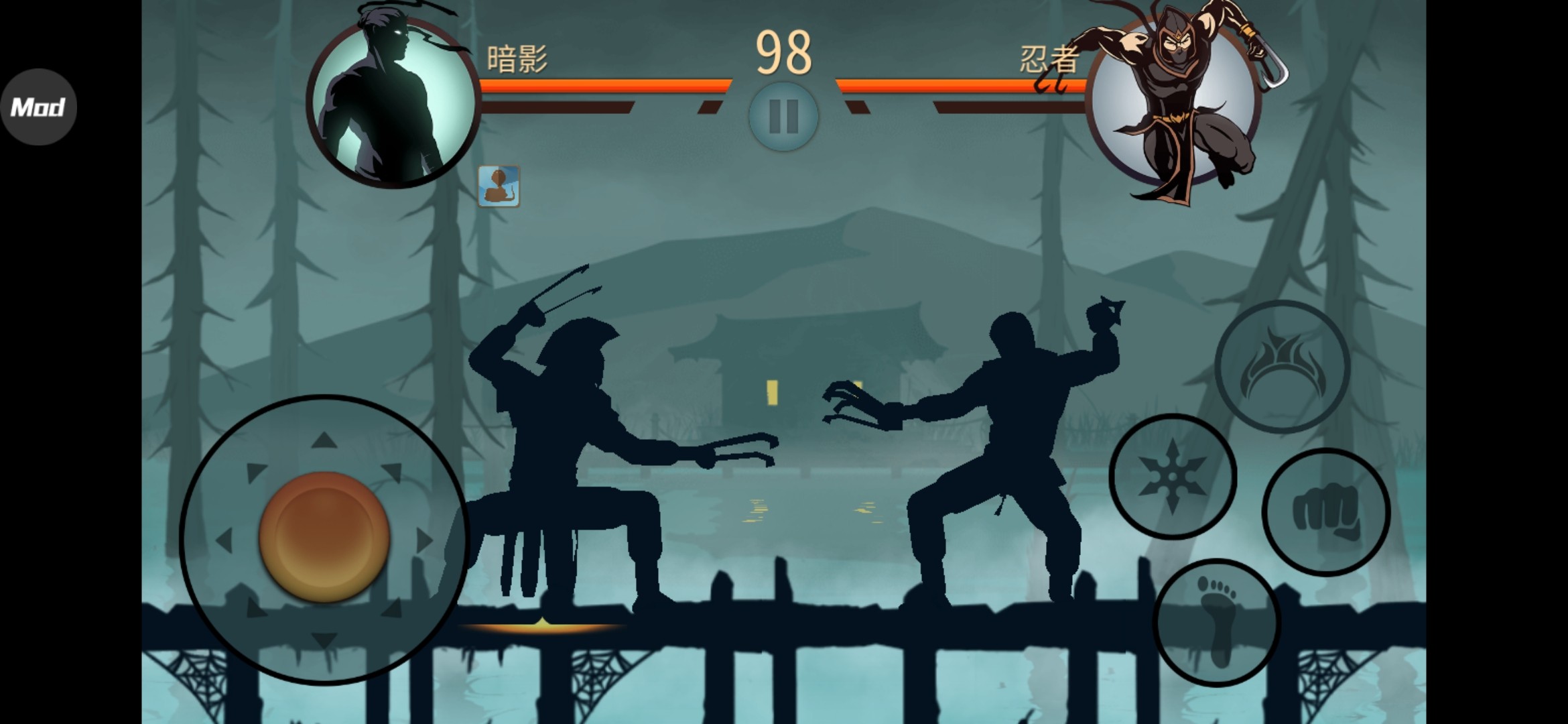Image resolution: width=1568 pixels, height=724 pixels.
Task: Cast magic with the flame button
Action: point(1282,367)
